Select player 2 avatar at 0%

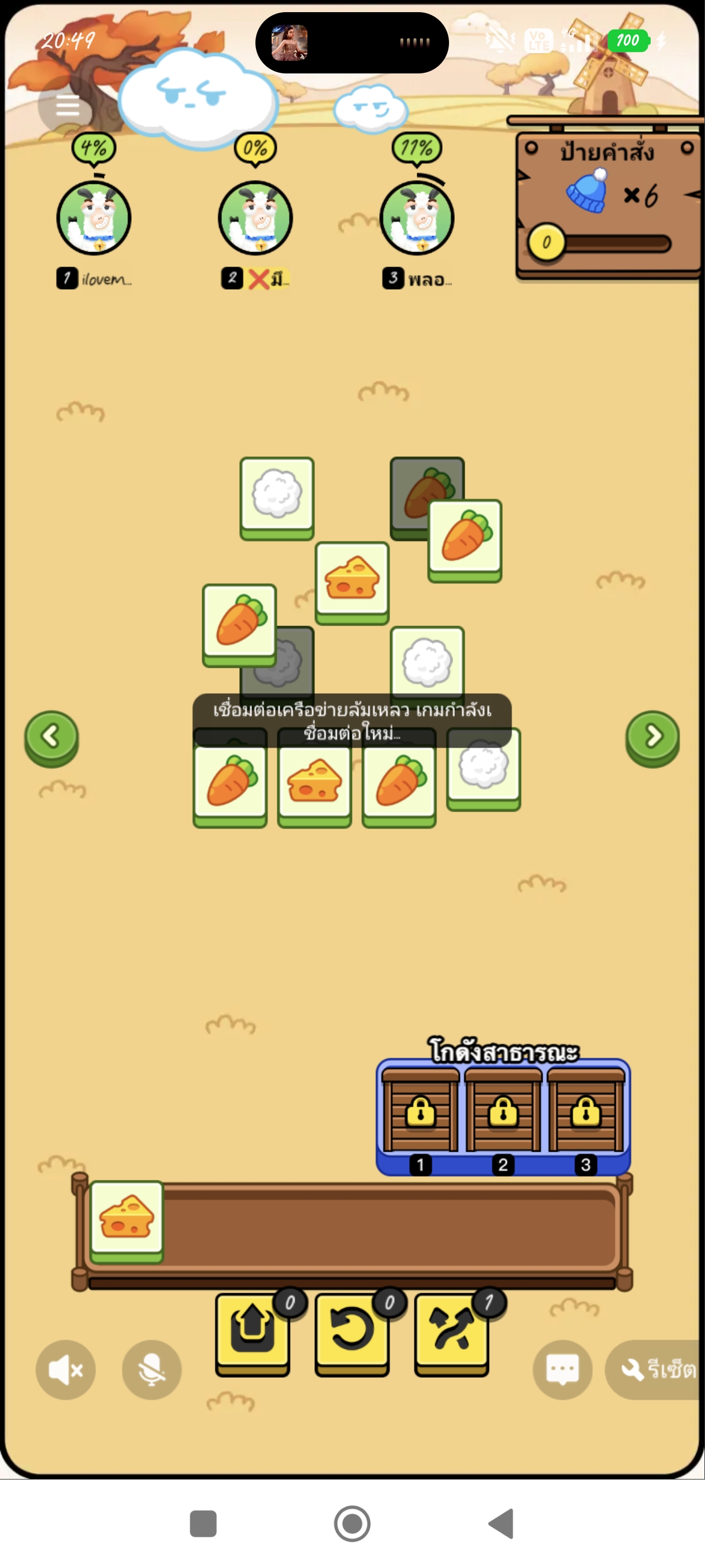point(255,218)
